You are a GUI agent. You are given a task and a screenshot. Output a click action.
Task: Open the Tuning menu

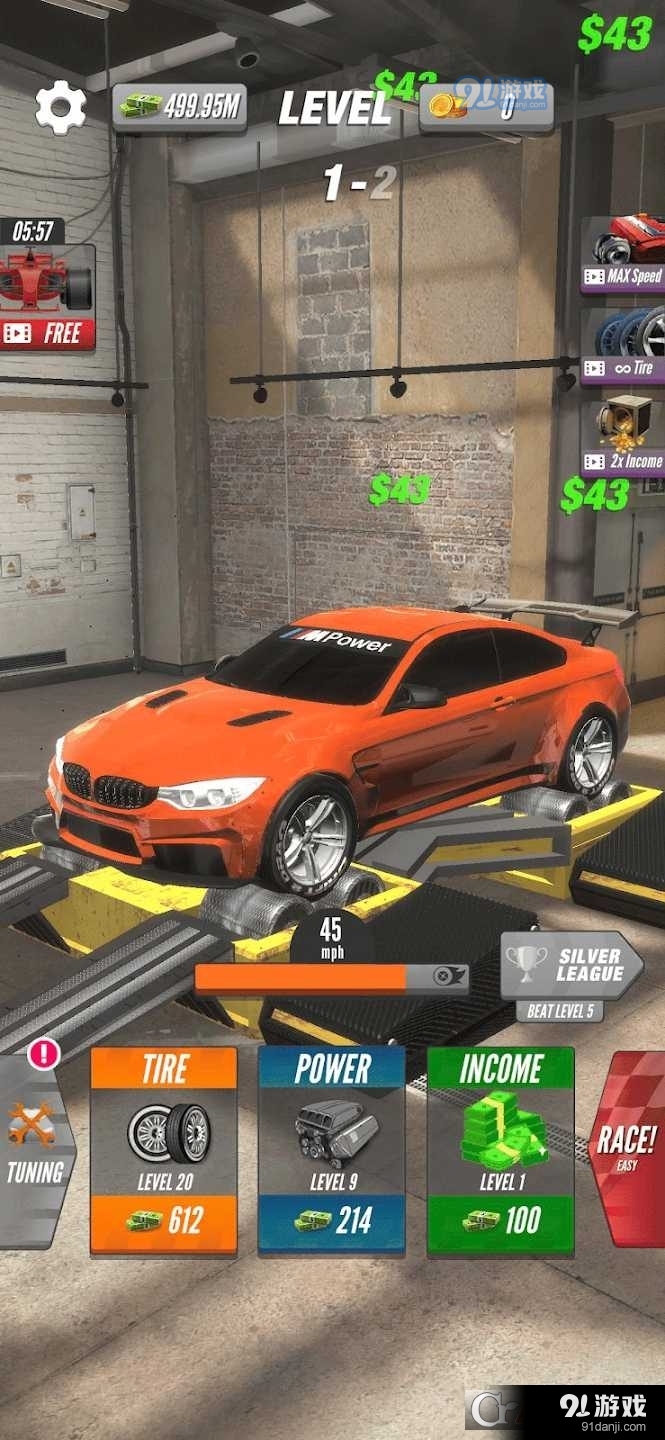[37, 1150]
